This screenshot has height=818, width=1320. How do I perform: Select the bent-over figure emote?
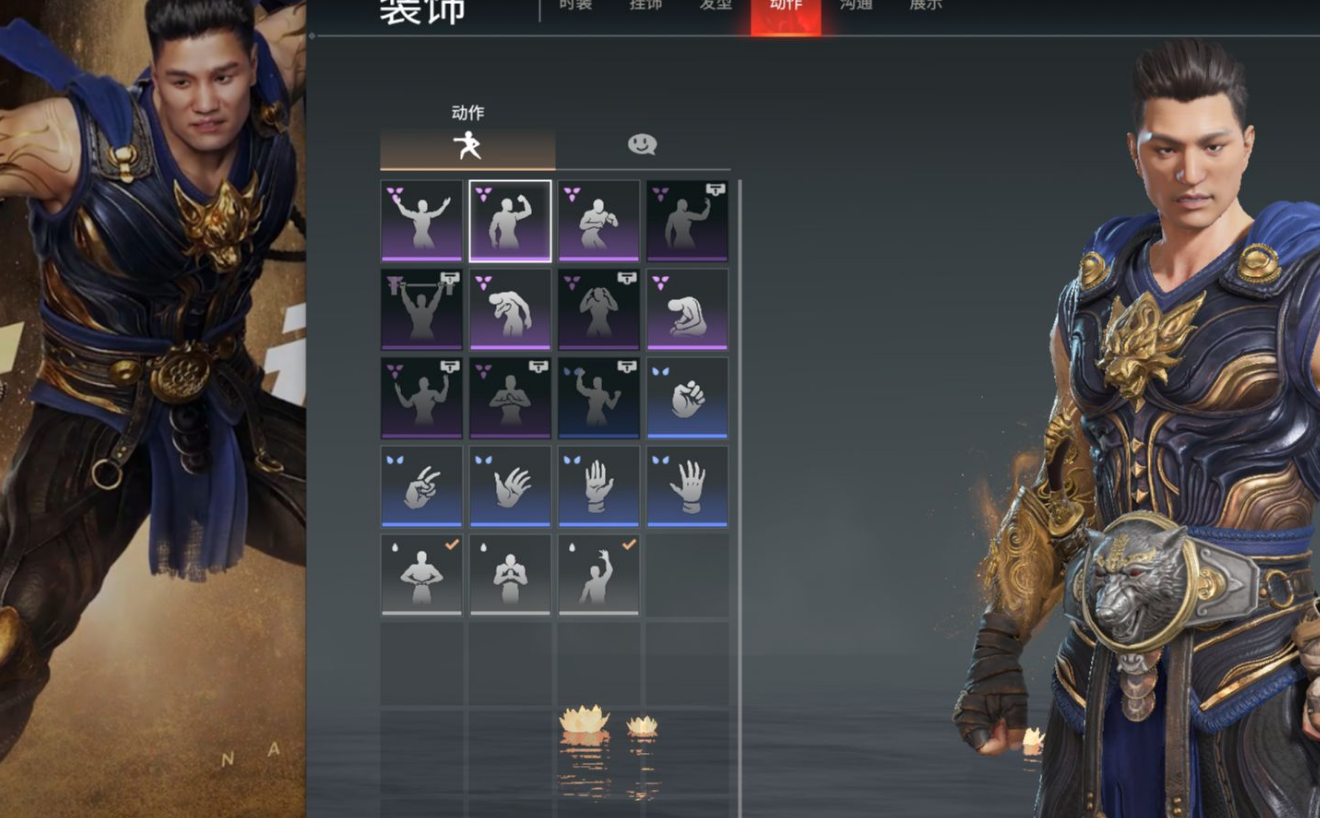(x=510, y=309)
